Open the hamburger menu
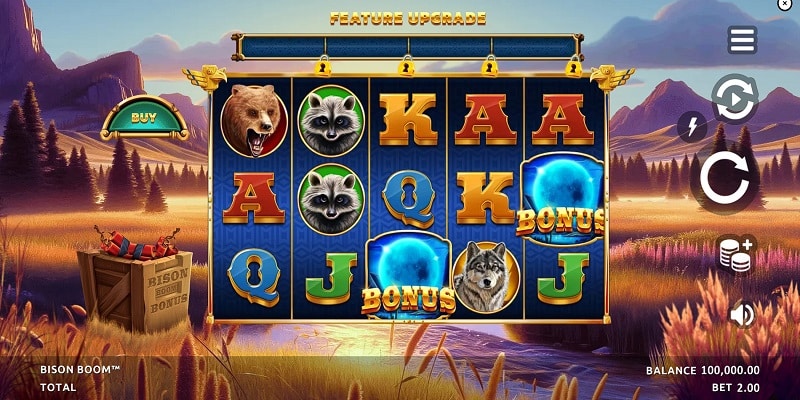The width and height of the screenshot is (800, 400). [742, 40]
